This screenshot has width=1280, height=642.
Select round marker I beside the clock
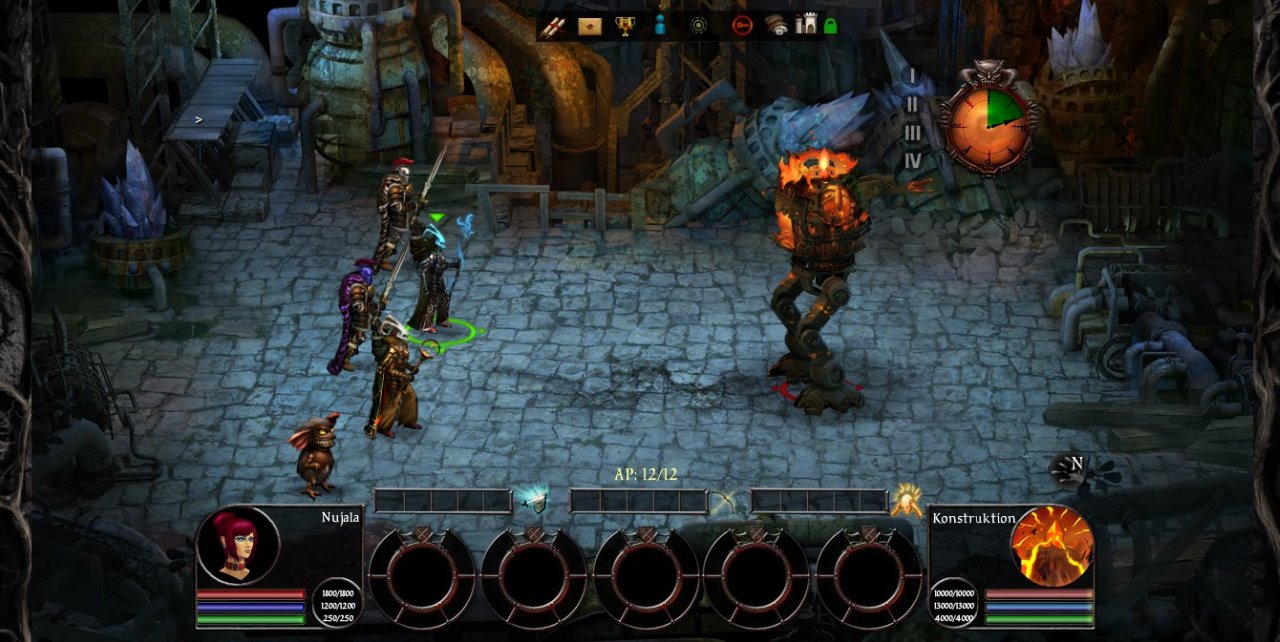point(912,76)
